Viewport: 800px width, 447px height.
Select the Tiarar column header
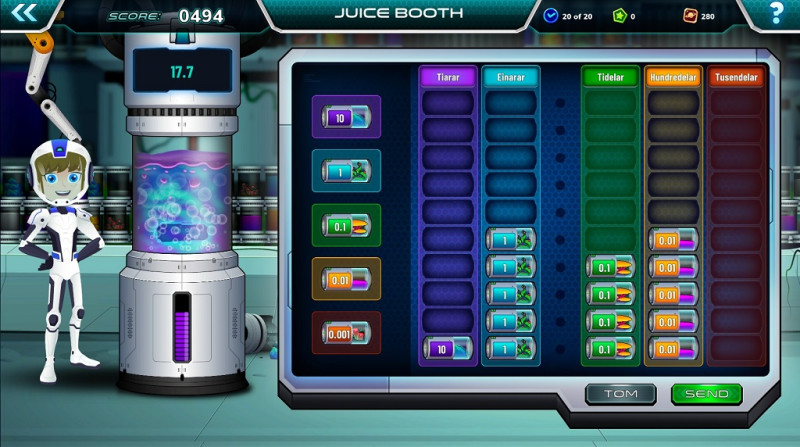point(447,77)
